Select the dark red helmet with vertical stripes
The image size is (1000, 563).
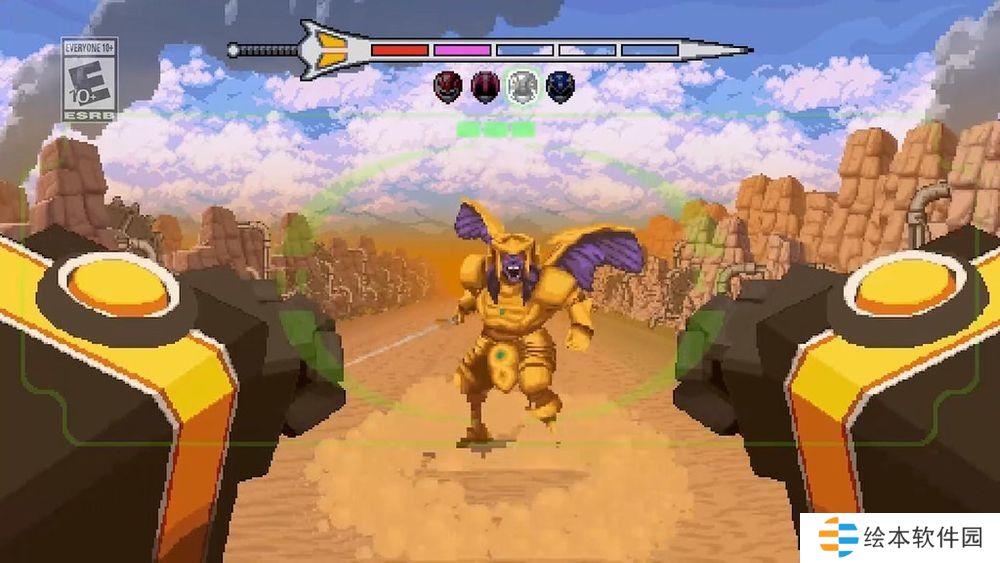click(x=485, y=86)
